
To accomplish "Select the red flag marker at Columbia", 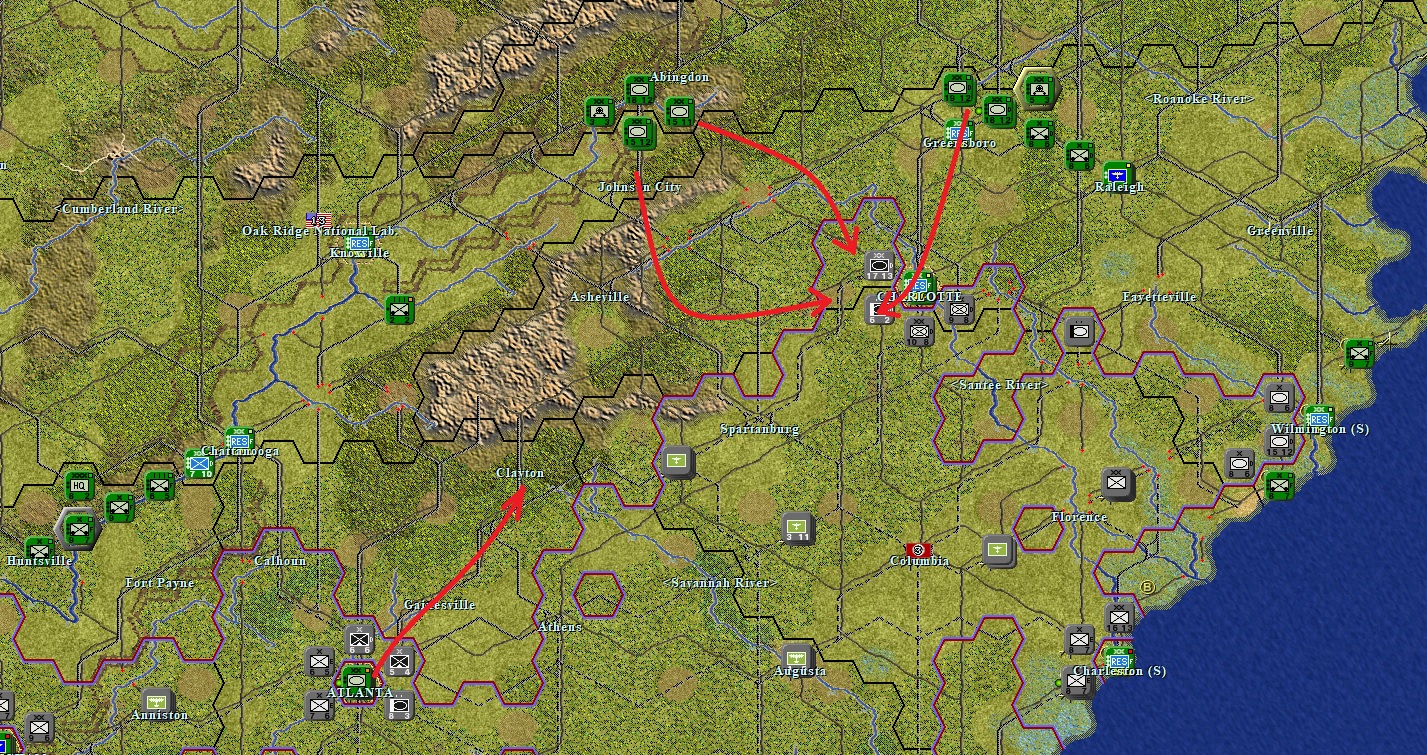I will click(x=918, y=550).
